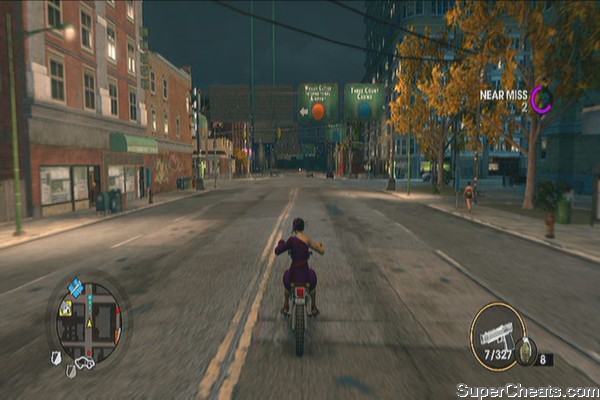Image resolution: width=600 pixels, height=400 pixels.
Task: Click the car outline icon below minimap
Action: tap(85, 364)
